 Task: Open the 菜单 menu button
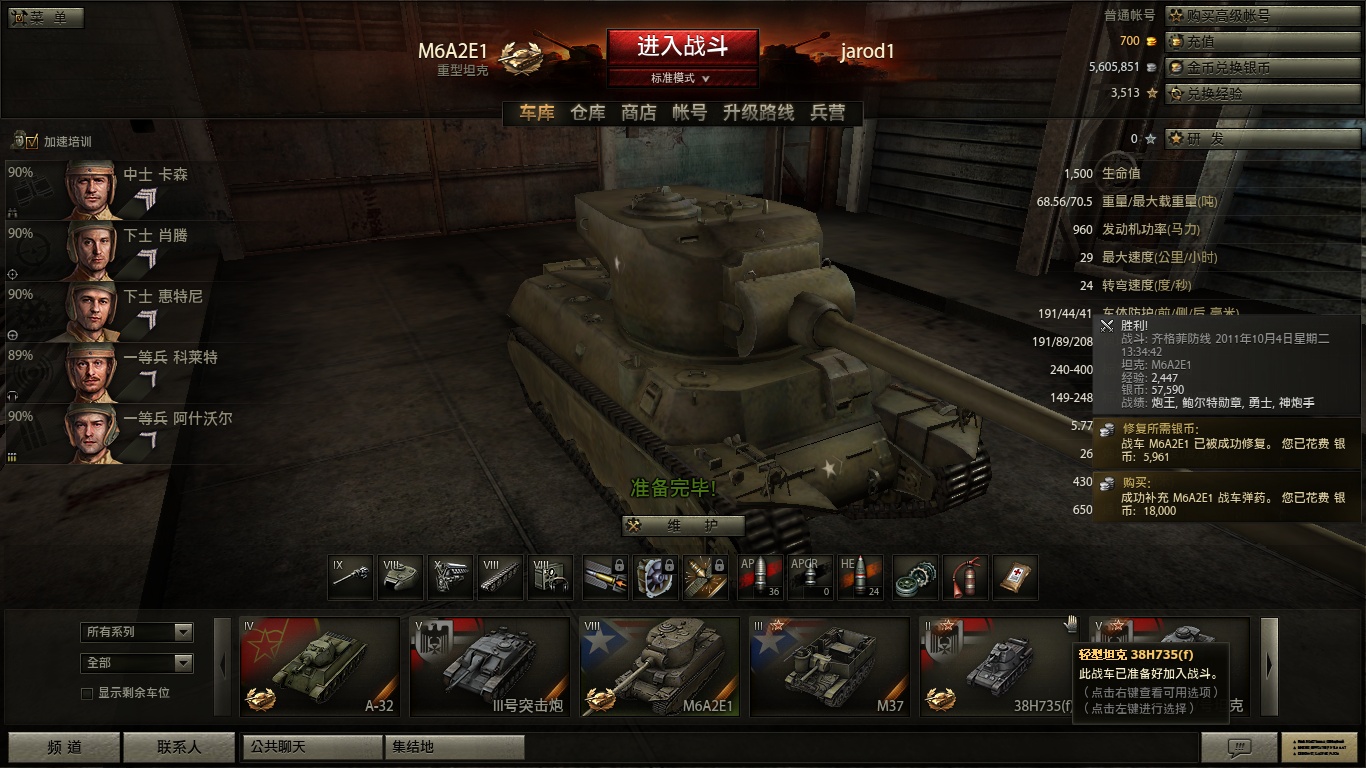point(46,18)
